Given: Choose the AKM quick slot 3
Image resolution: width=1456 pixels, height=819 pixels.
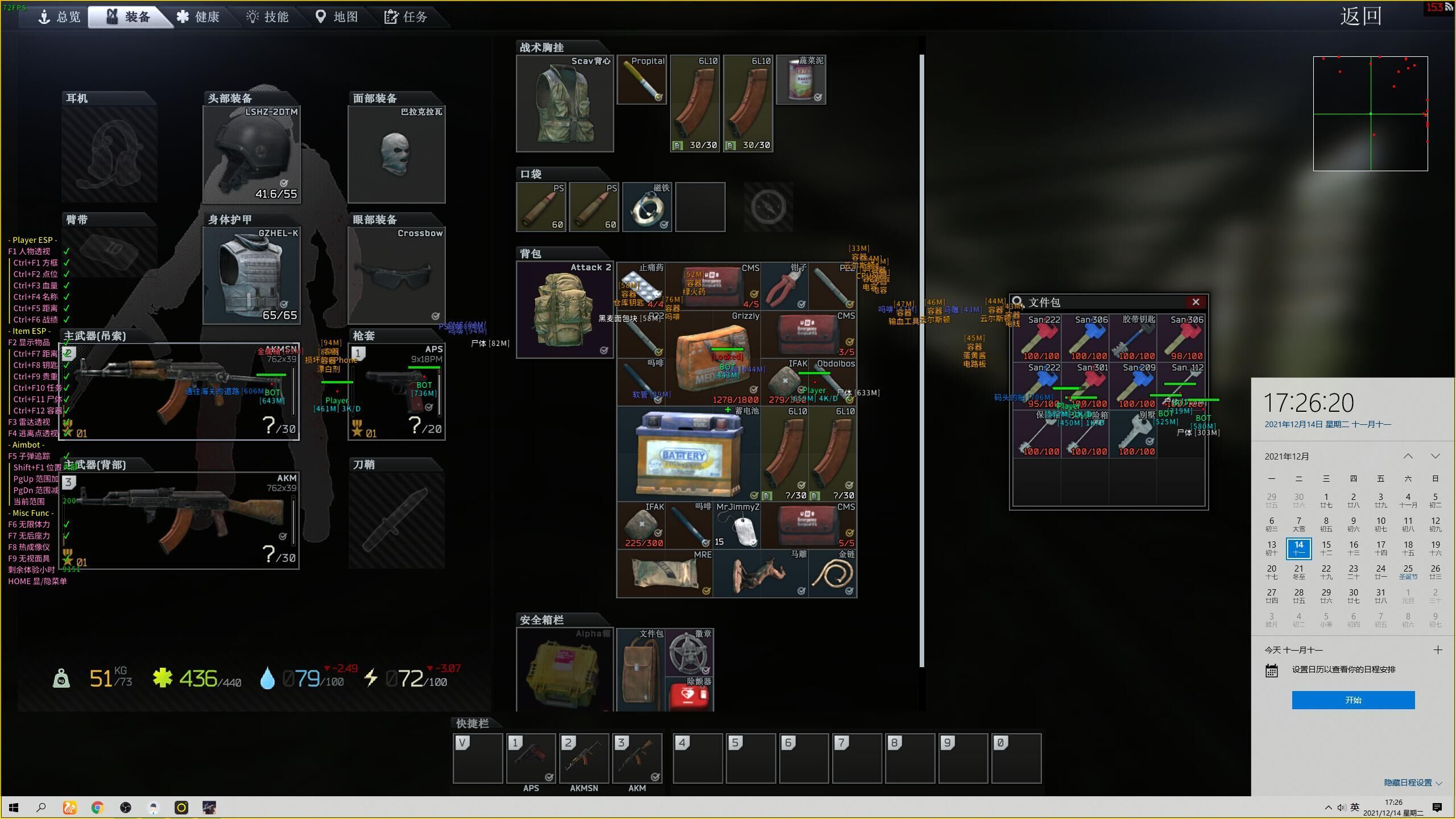Looking at the screenshot, I should 637,758.
